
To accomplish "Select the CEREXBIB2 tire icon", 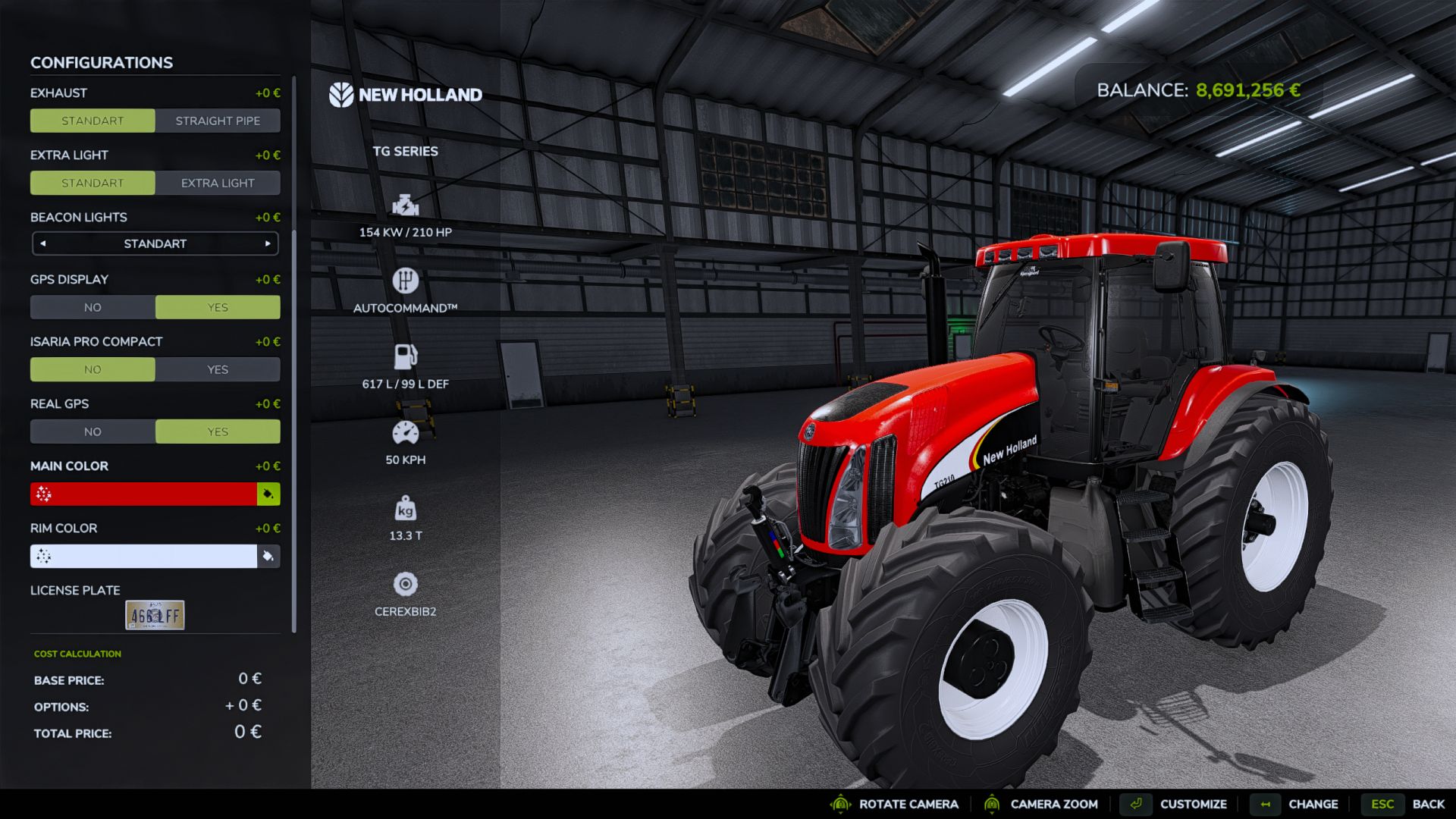I will click(406, 584).
